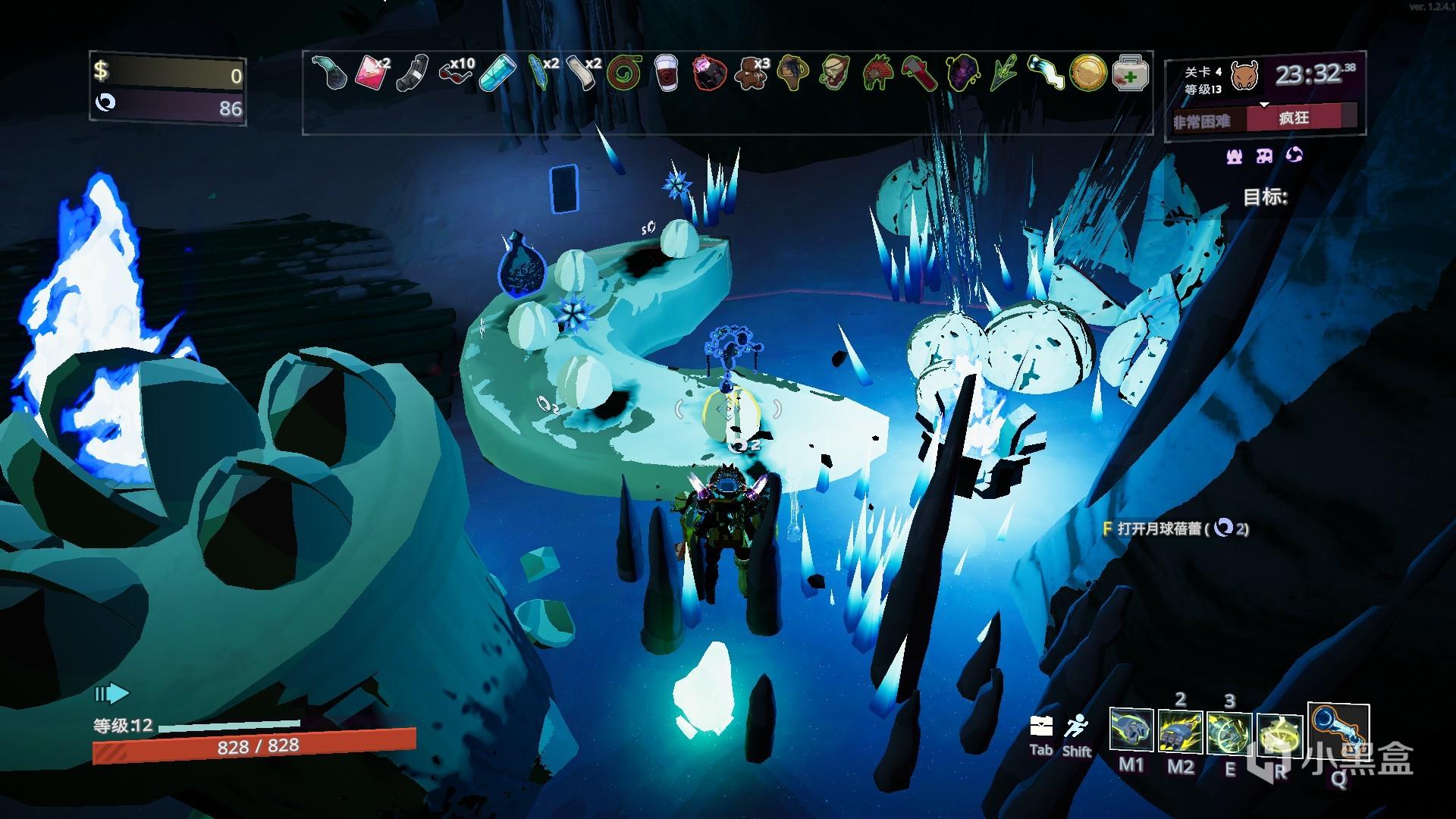Click the red sunglasses item with x10 stack
This screenshot has height=819, width=1456.
(x=455, y=74)
